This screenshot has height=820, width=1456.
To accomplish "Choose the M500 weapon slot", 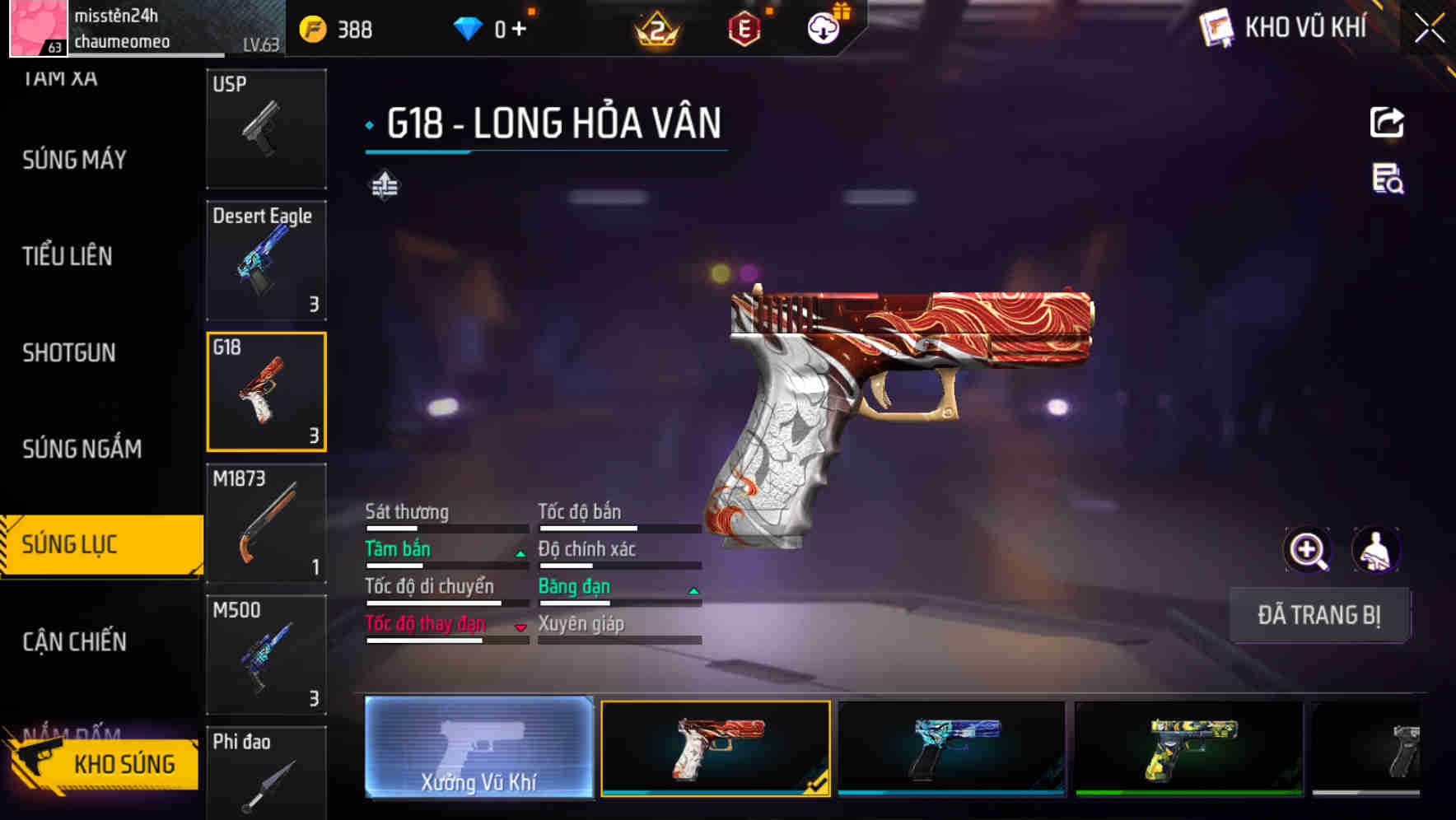I will (x=266, y=655).
